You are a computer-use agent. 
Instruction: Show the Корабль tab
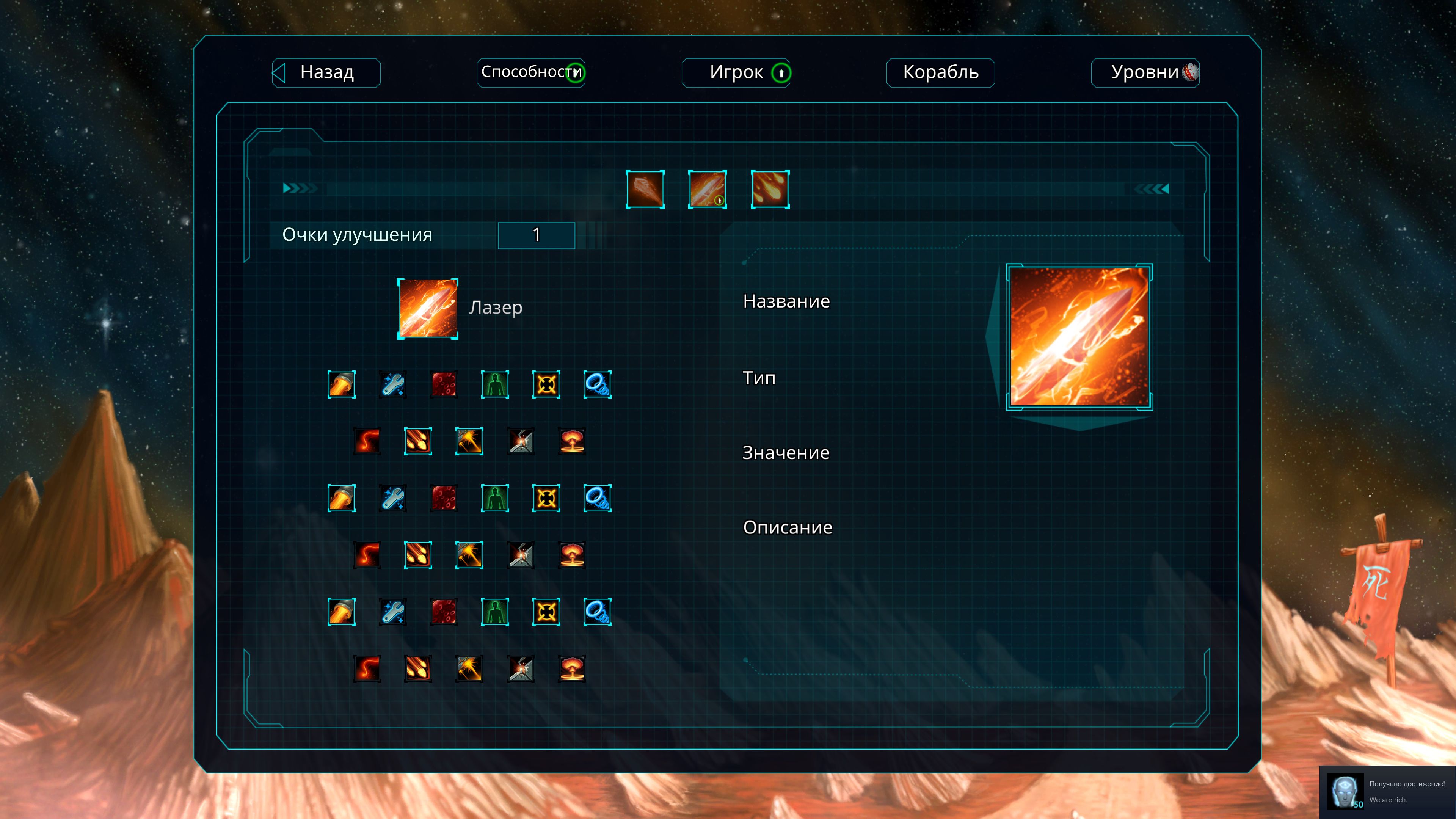click(940, 73)
